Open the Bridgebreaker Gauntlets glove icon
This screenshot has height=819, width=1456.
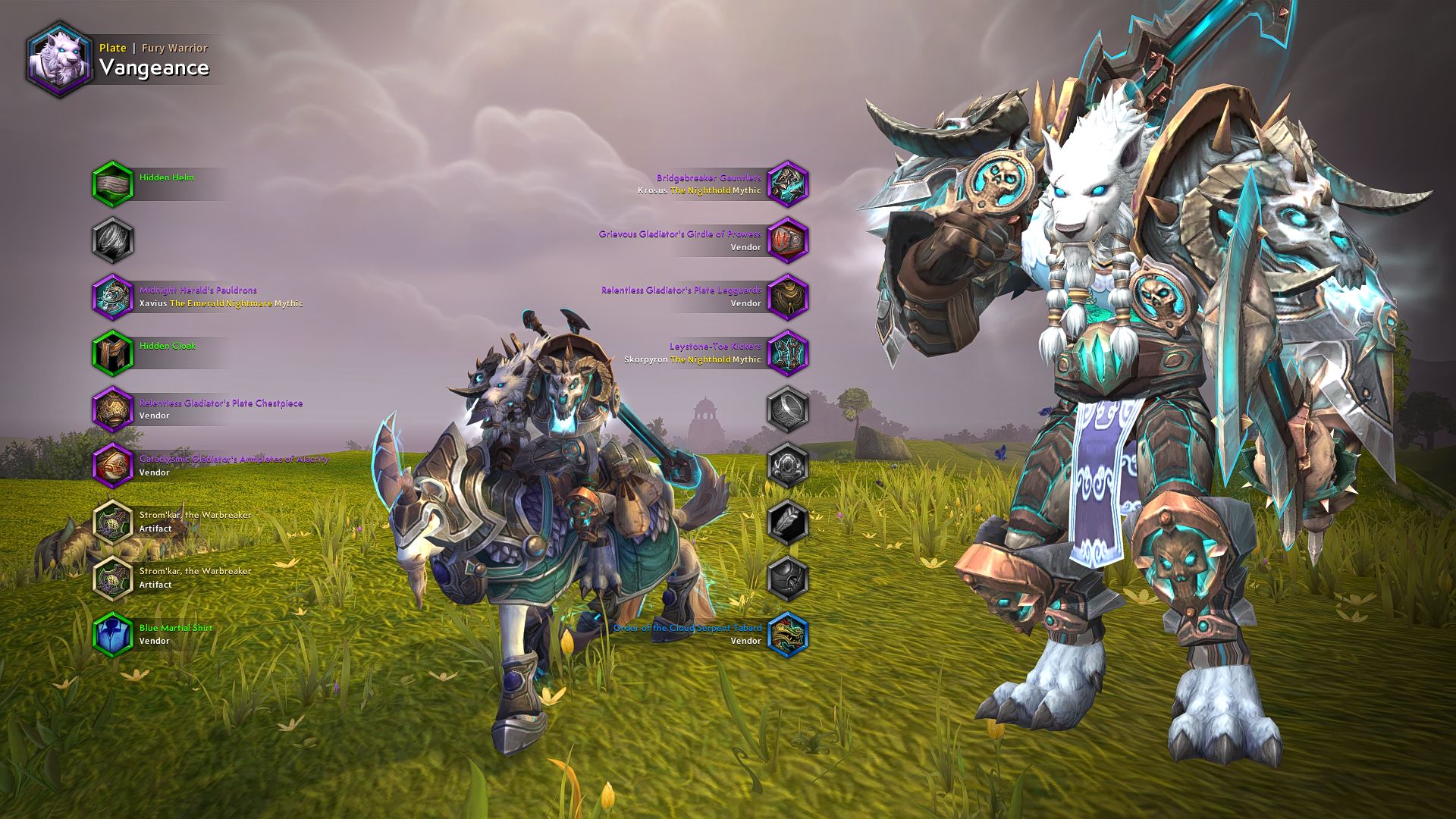pyautogui.click(x=789, y=183)
